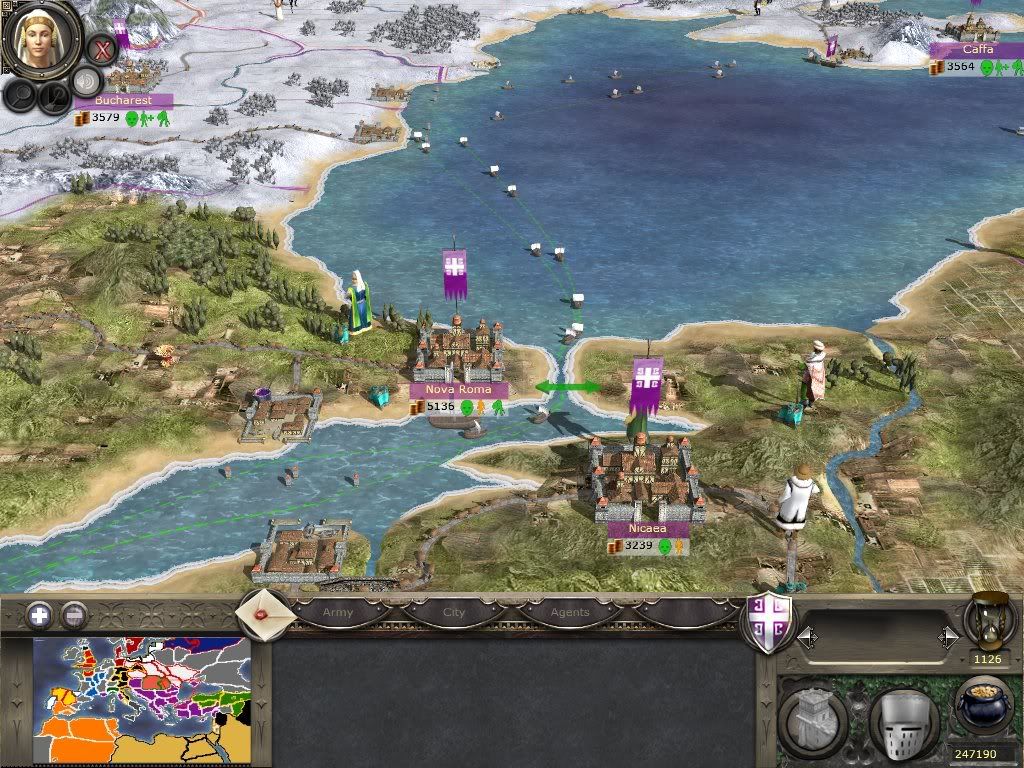
Task: Open the recruitment knight helmet button
Action: click(x=903, y=722)
